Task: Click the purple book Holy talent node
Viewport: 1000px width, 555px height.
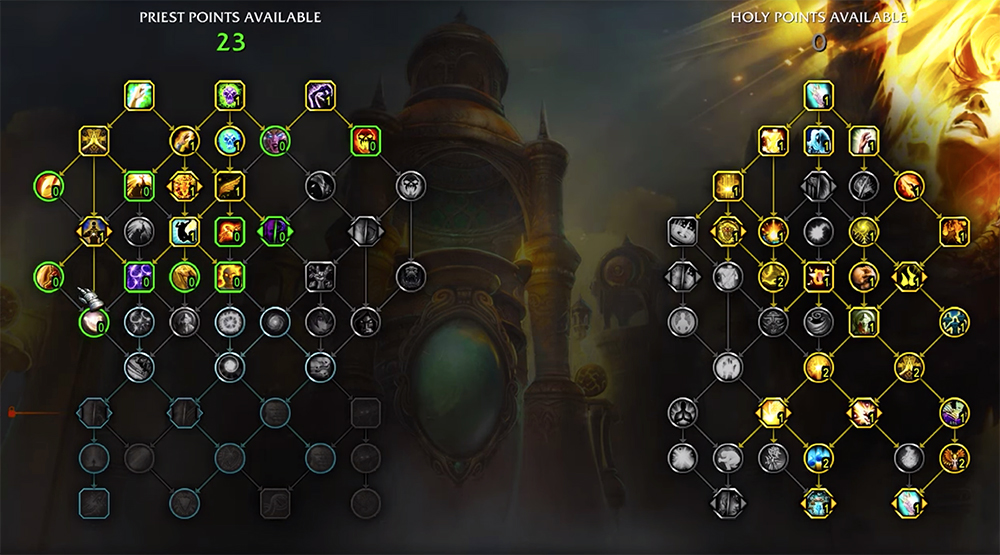Action: (x=953, y=411)
